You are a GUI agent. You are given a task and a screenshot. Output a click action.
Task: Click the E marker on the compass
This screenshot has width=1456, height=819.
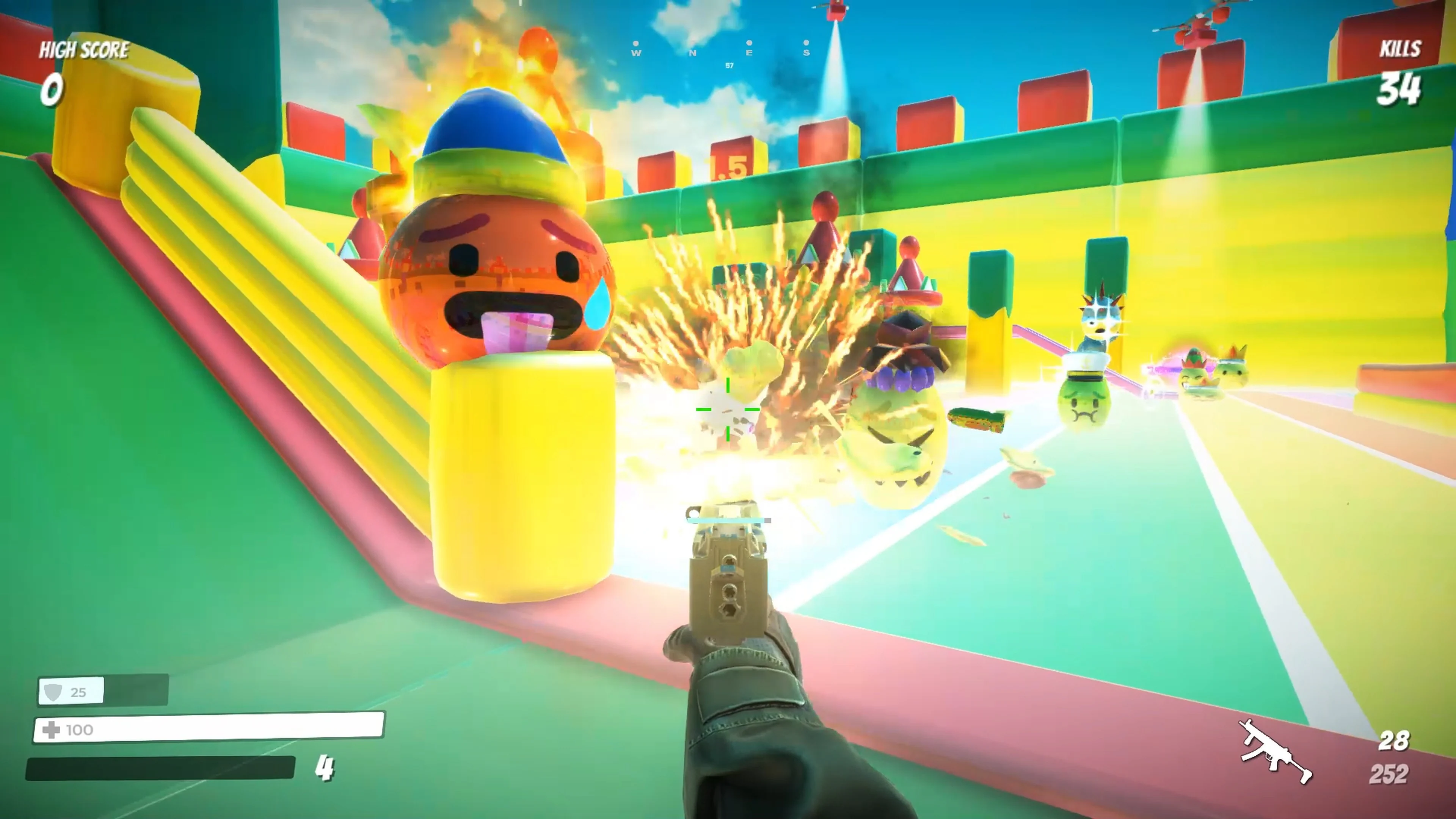tap(749, 53)
